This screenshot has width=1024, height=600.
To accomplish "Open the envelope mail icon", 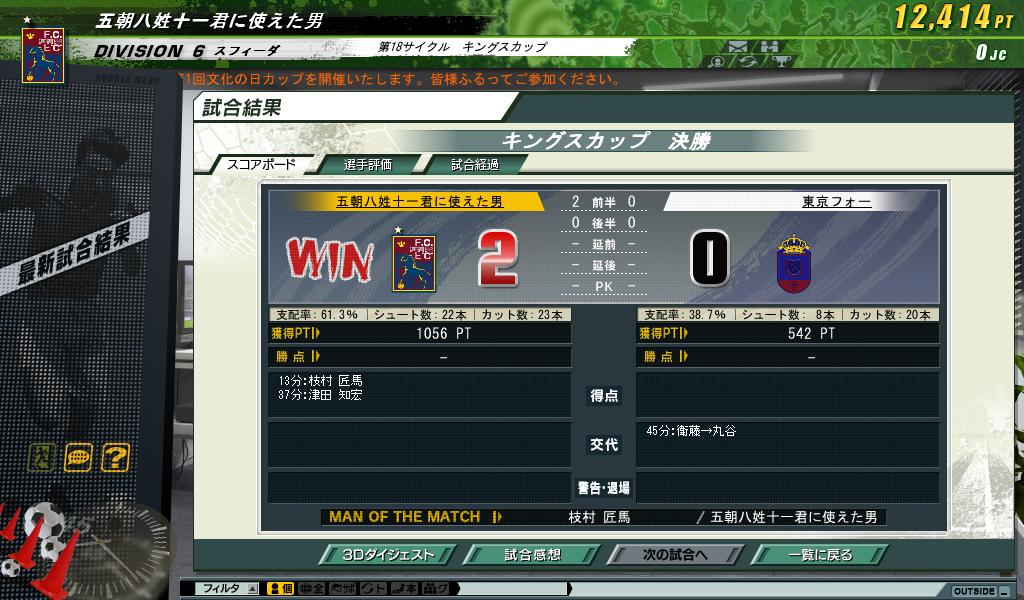I will click(x=739, y=46).
